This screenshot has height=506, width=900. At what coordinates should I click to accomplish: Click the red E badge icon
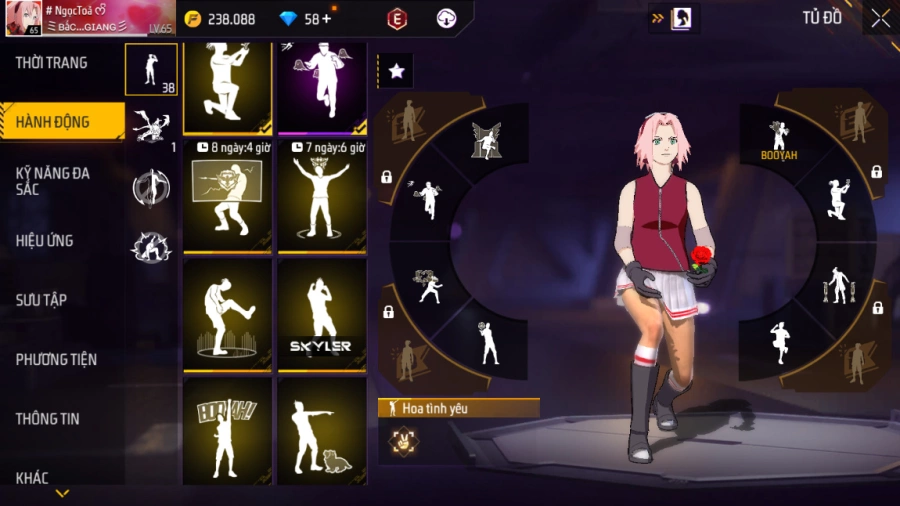397,19
